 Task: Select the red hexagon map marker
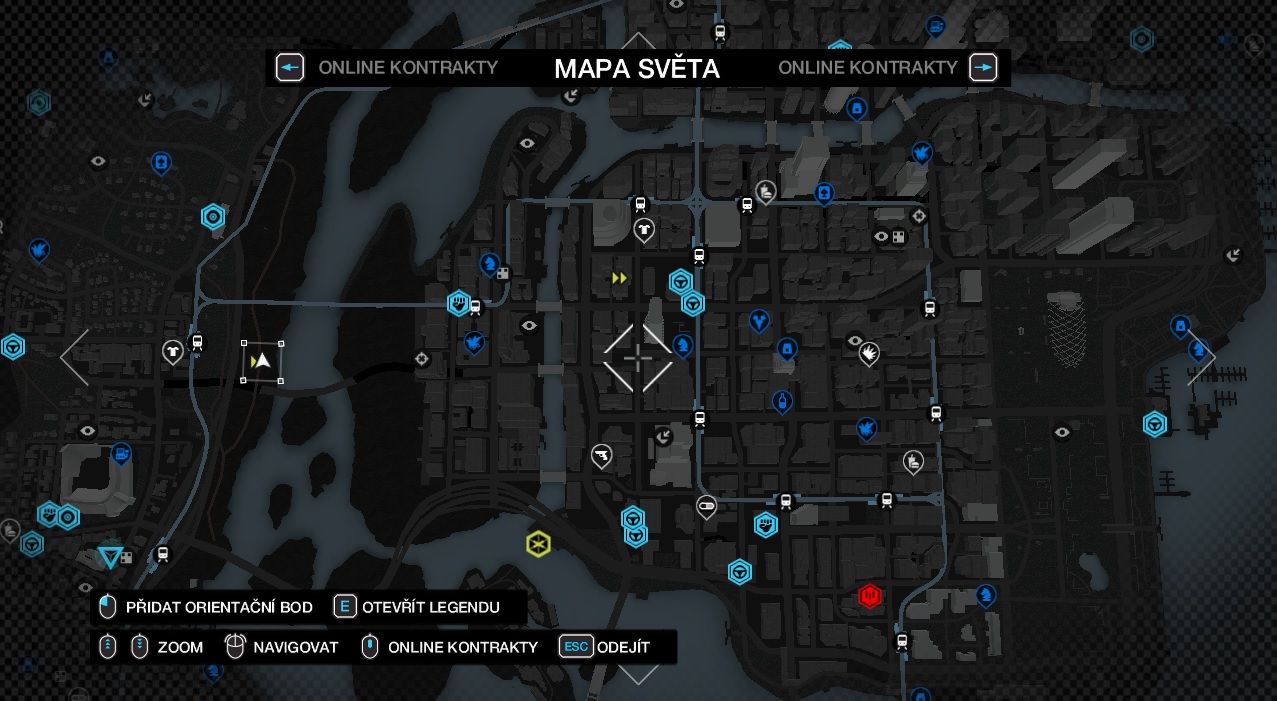(x=869, y=596)
